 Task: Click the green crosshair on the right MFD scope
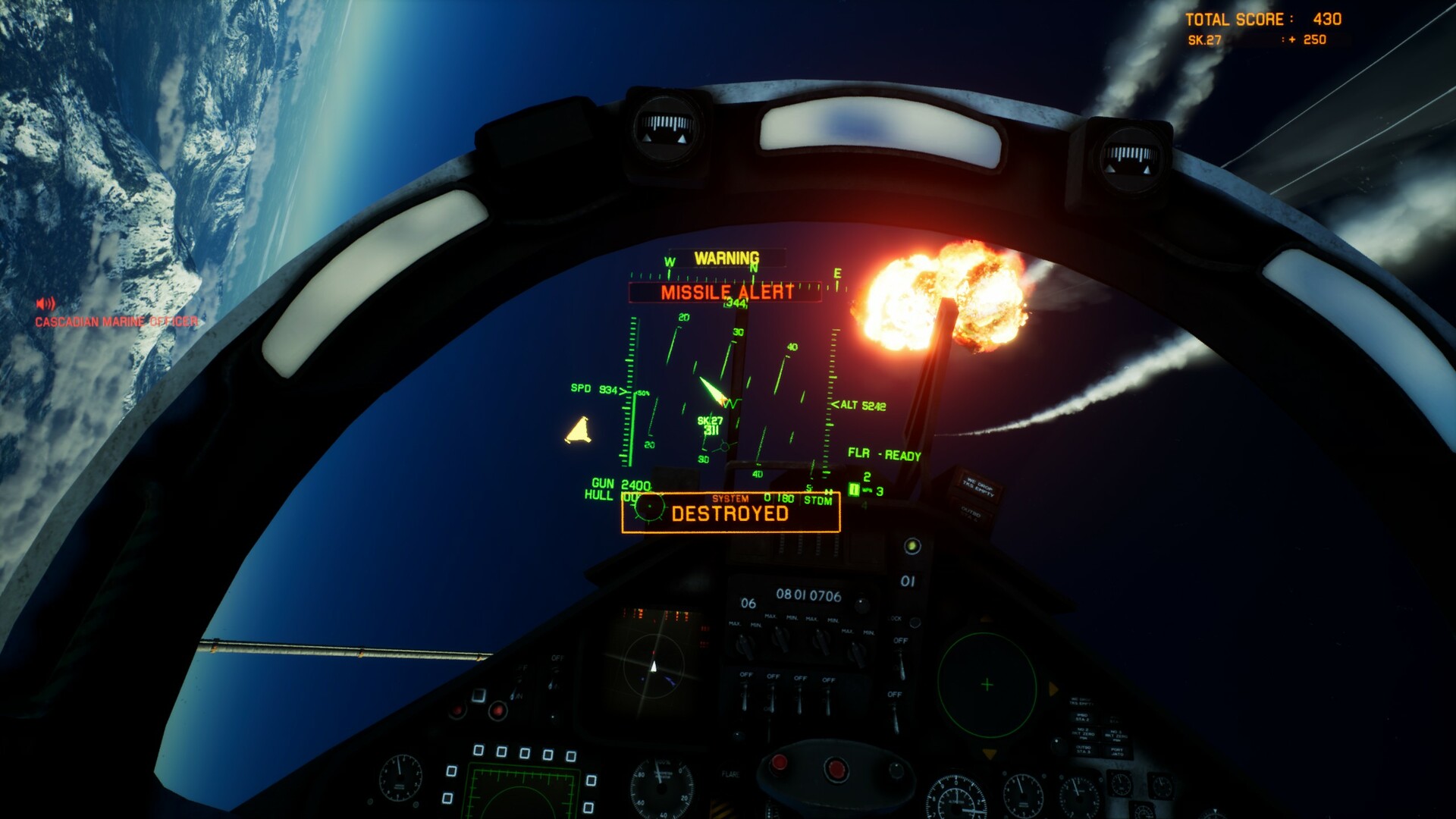coord(988,682)
